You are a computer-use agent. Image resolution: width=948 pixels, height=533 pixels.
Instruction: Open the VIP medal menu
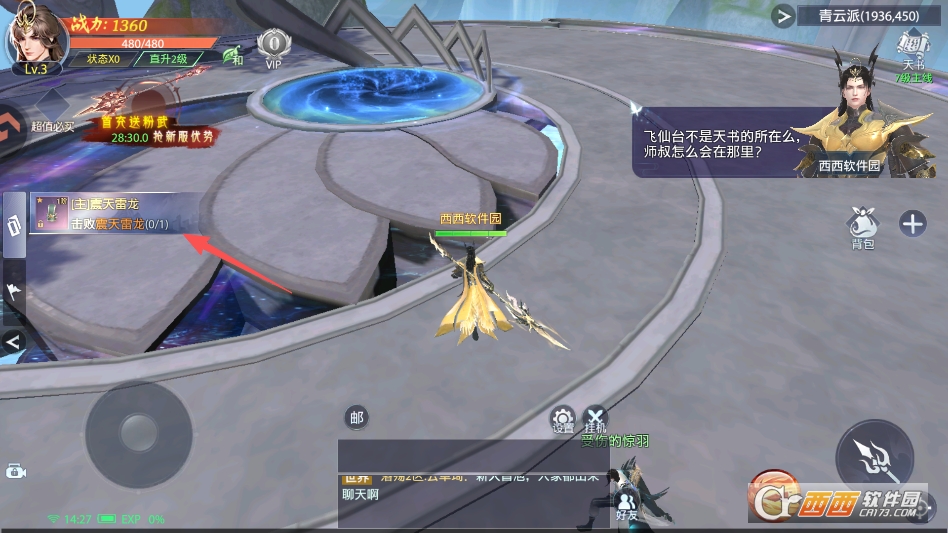[x=273, y=46]
